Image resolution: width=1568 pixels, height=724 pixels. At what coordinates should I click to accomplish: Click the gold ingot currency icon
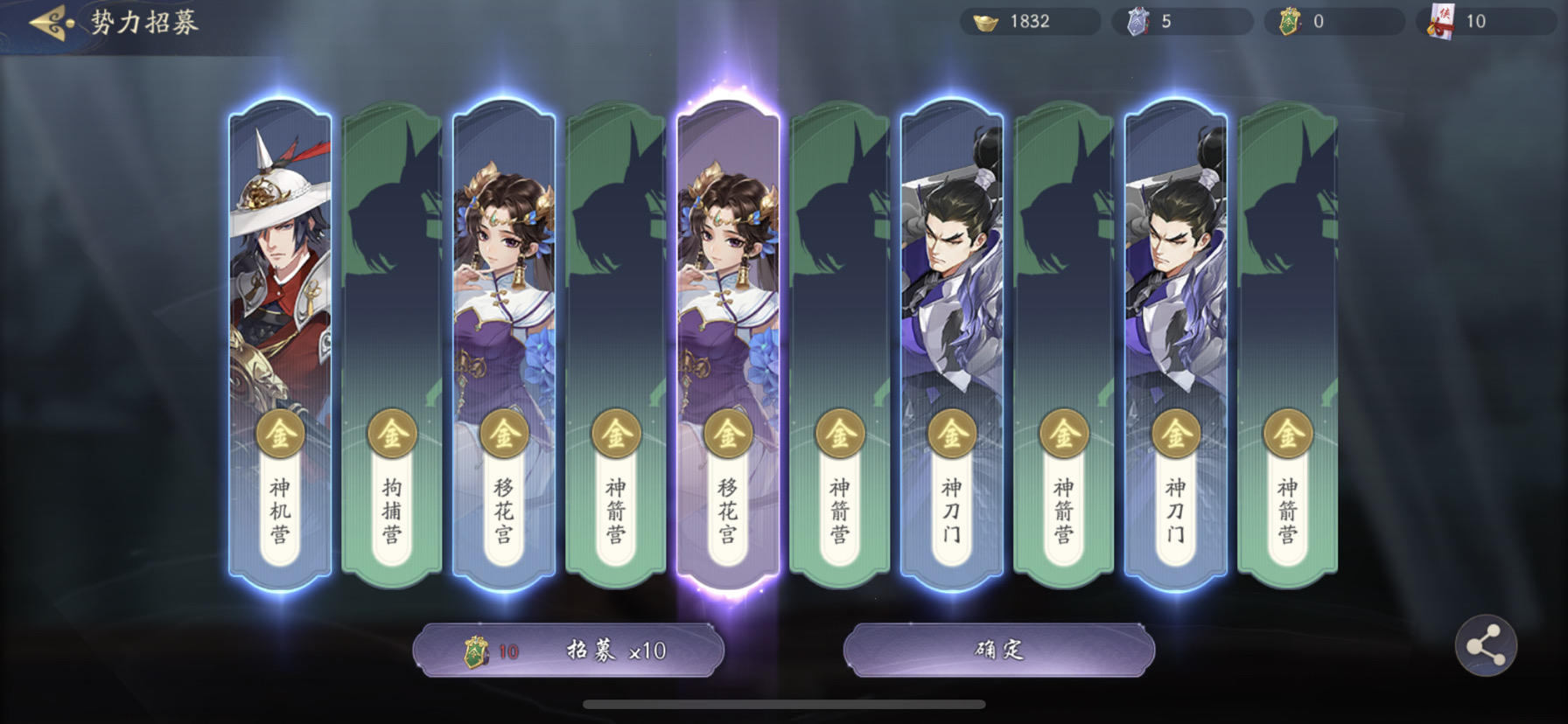983,22
